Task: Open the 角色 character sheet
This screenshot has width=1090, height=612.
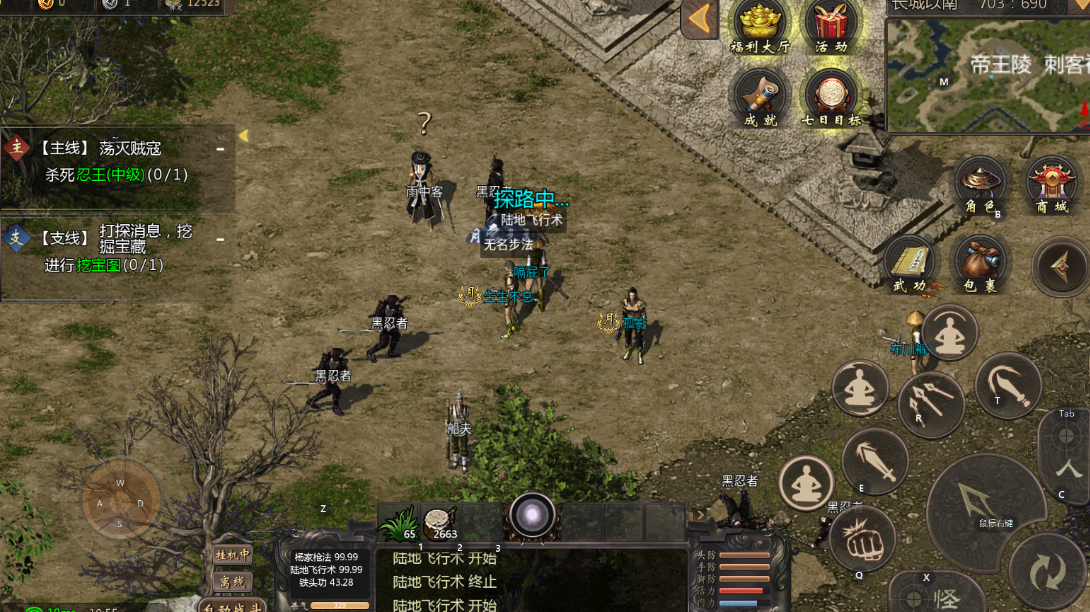Action: [980, 185]
